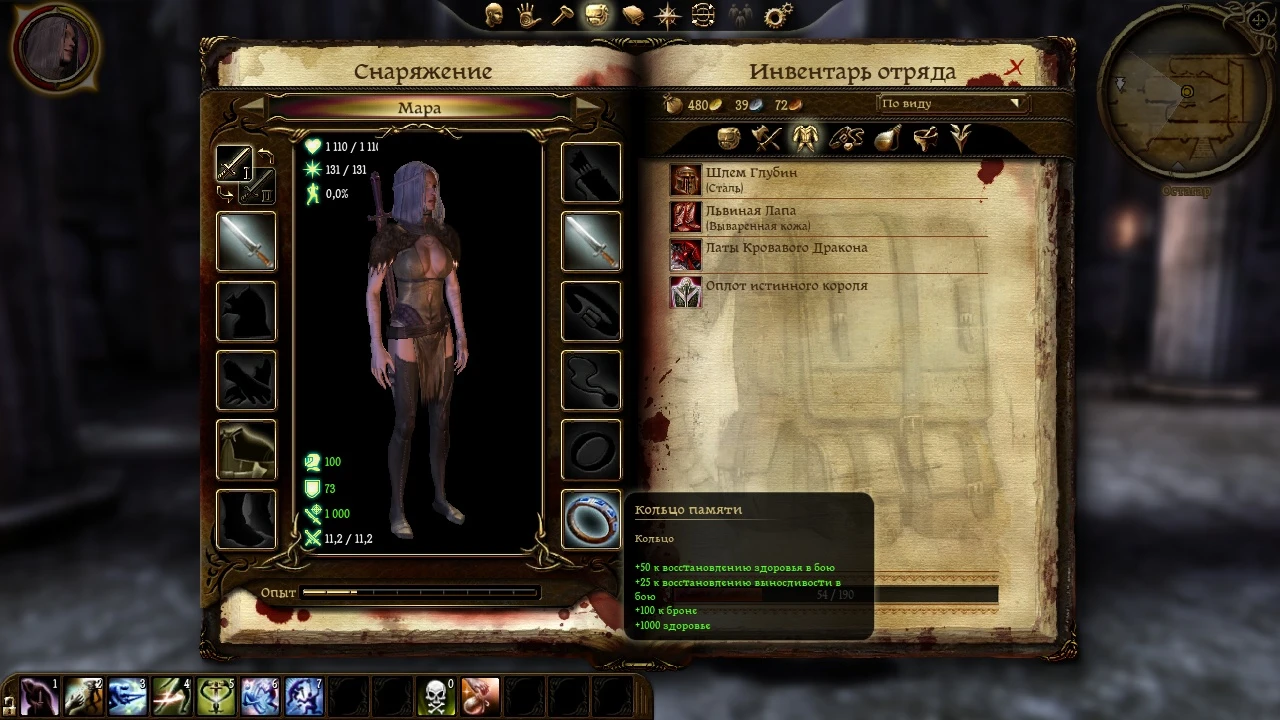The height and width of the screenshot is (720, 1280).
Task: Switch to the helmet category tab
Action: point(728,139)
